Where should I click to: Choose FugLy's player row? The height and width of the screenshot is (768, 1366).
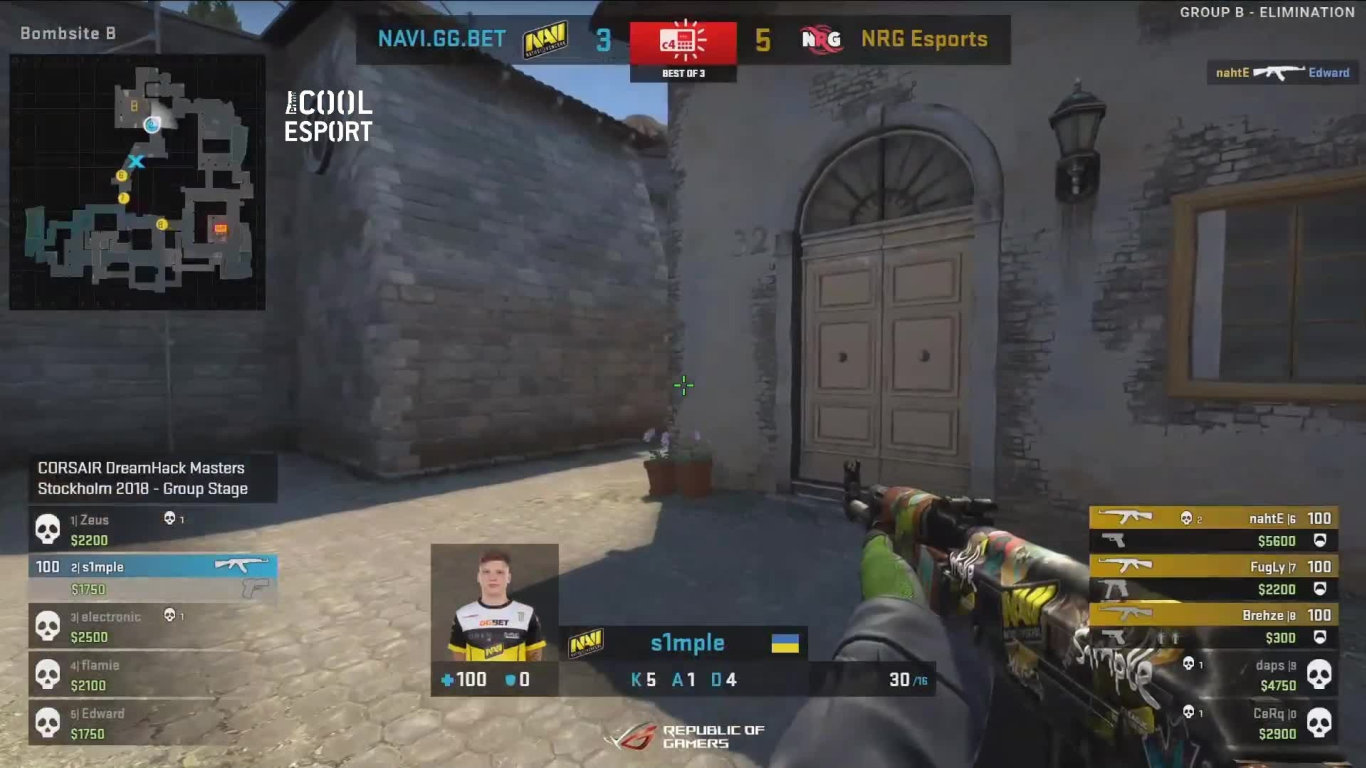click(1213, 578)
